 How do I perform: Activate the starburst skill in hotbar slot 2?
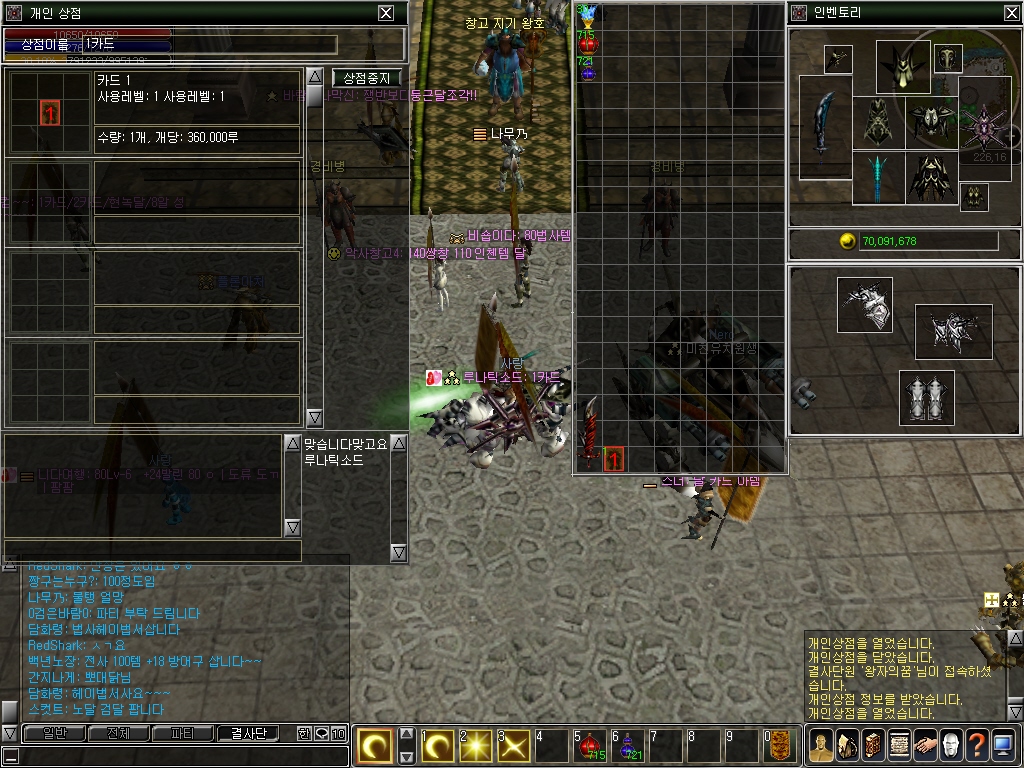coord(474,745)
